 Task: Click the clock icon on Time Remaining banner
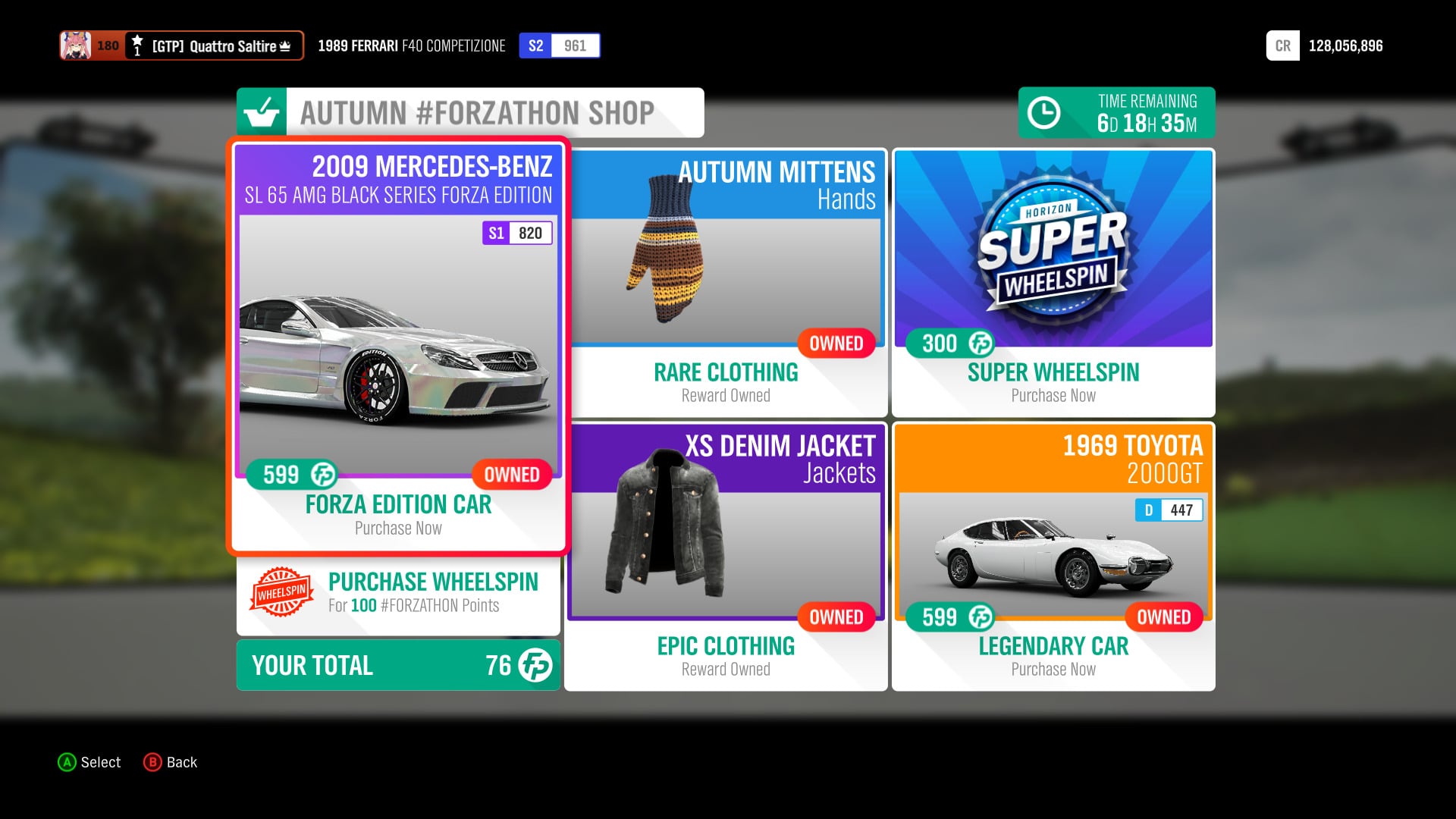coord(1046,112)
